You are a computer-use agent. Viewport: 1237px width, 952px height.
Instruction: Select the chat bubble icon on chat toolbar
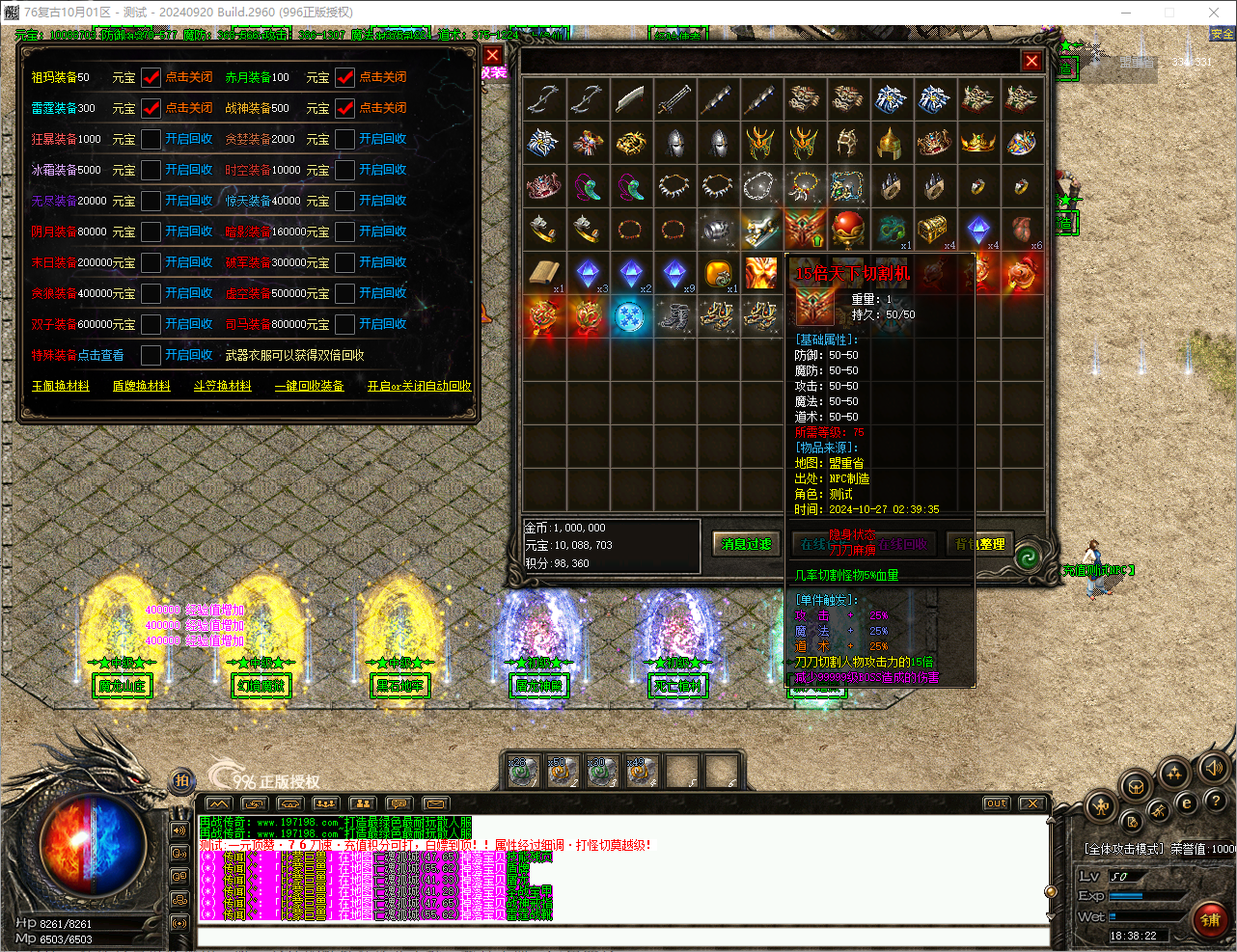click(x=399, y=802)
